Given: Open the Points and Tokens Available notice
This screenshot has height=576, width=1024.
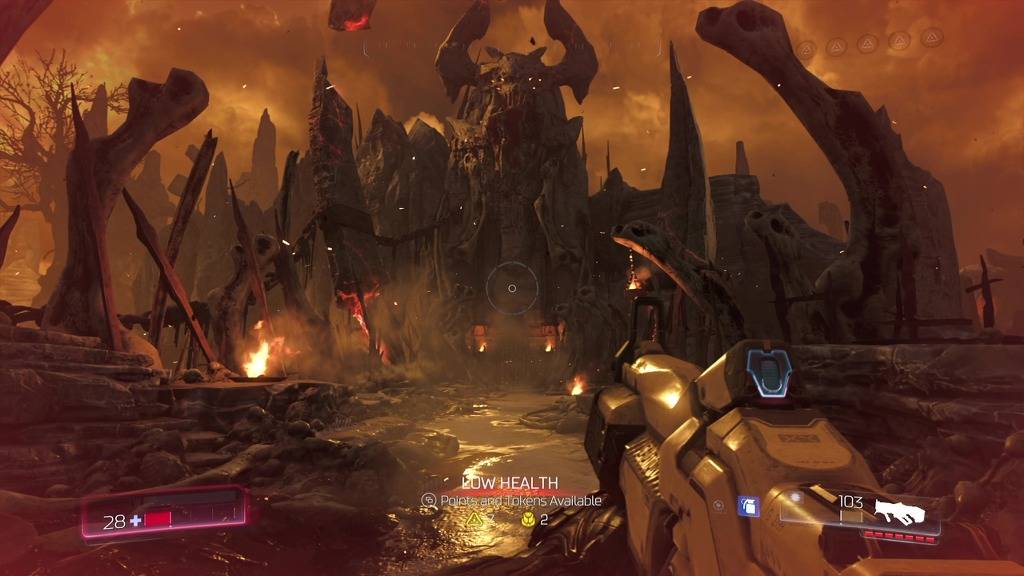Looking at the screenshot, I should click(512, 500).
